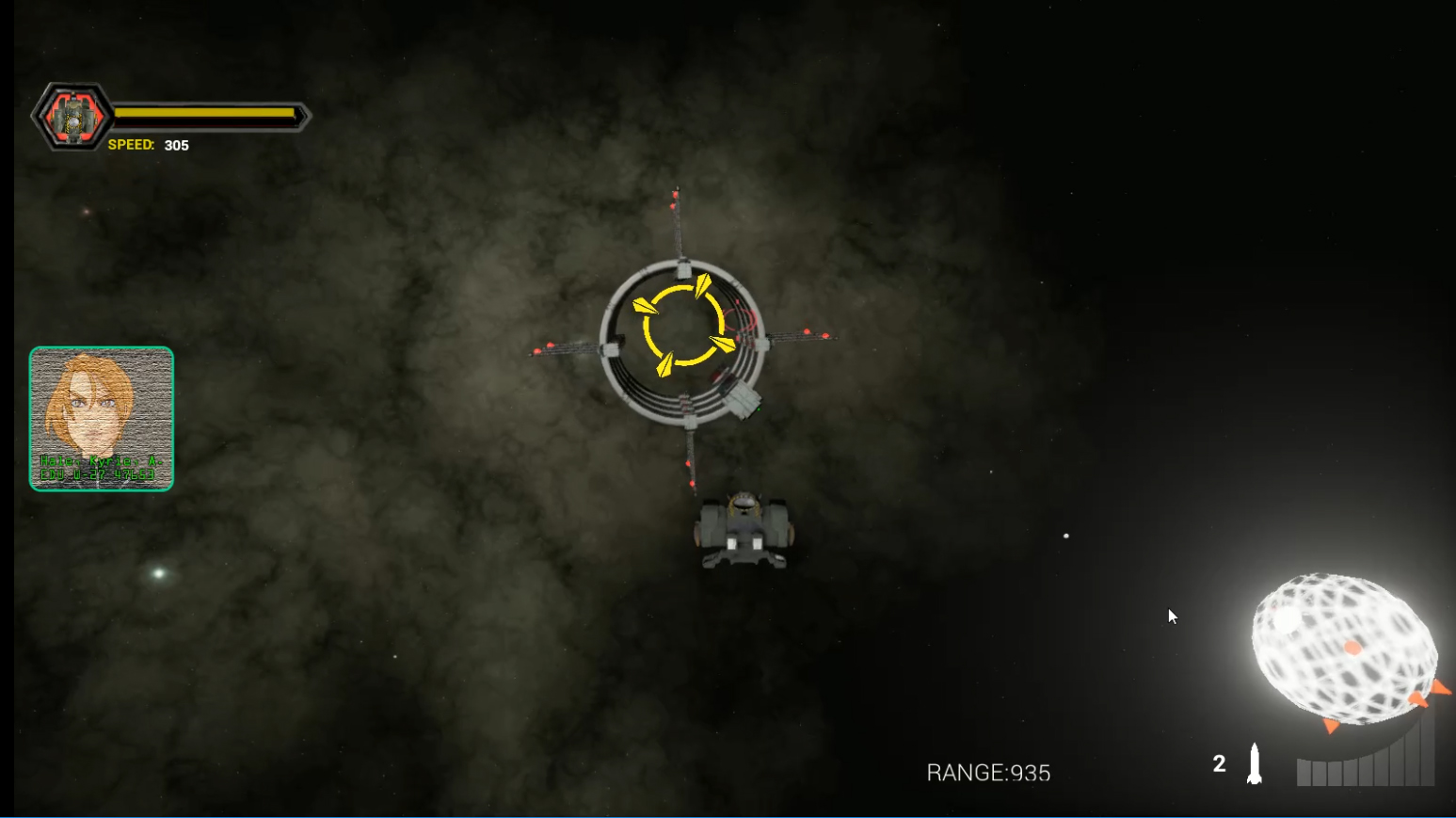Click the RANGE:935 indicator
Screen dimensions: 1456x818
988,773
